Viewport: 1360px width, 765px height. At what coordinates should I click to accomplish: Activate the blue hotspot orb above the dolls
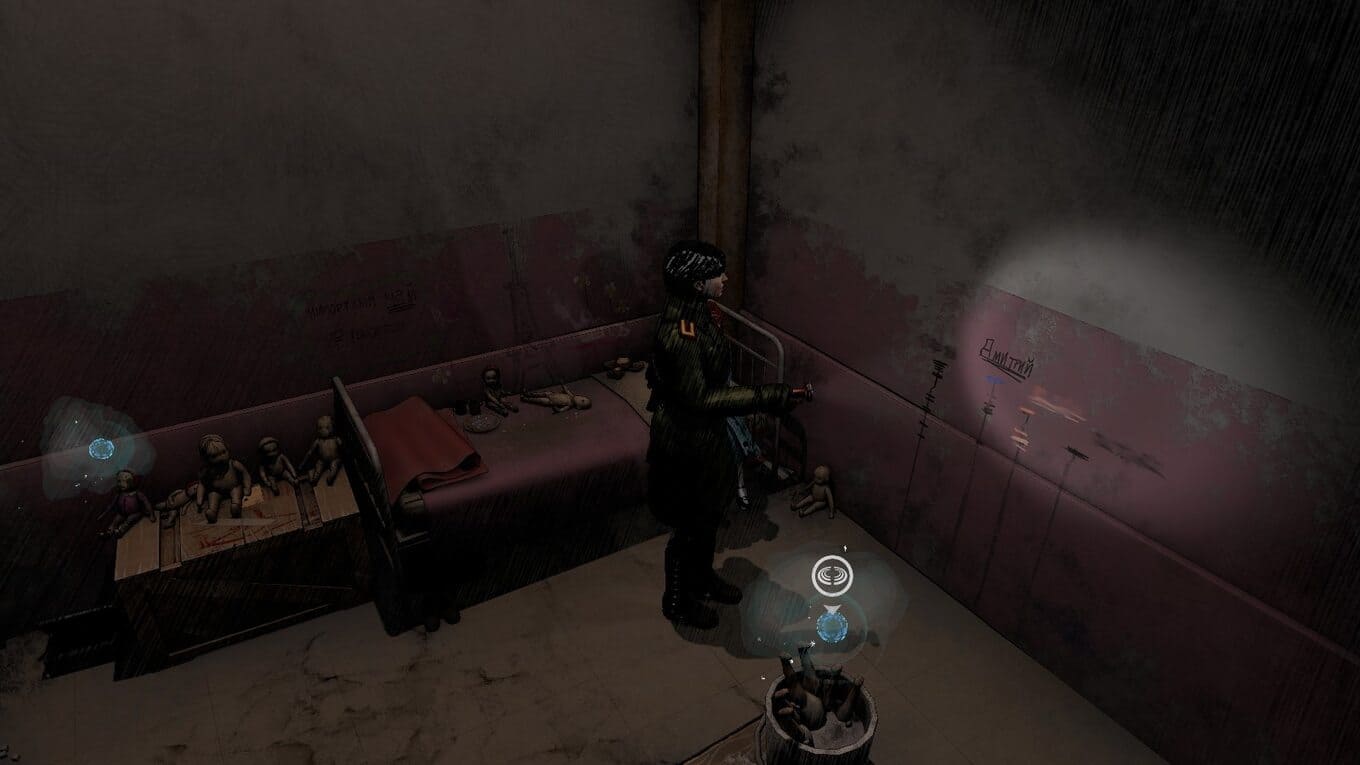click(x=101, y=449)
